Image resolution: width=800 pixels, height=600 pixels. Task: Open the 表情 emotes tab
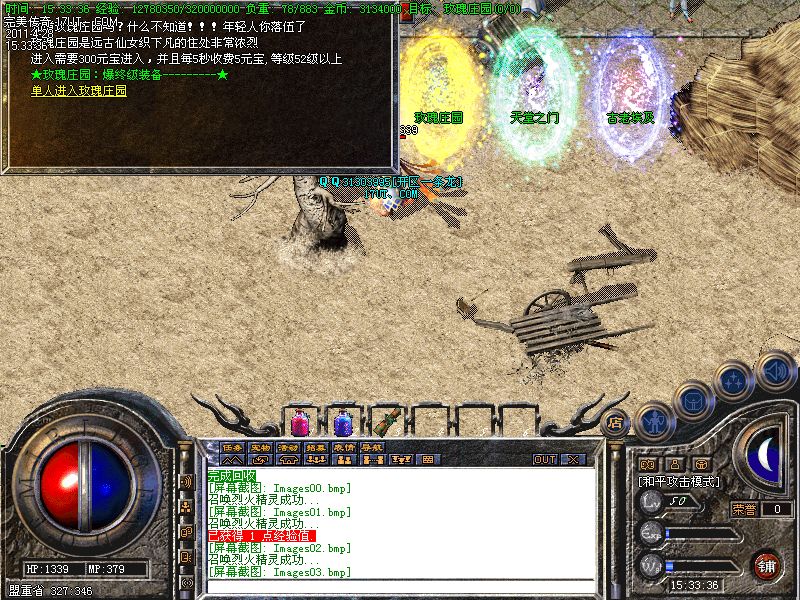click(344, 447)
